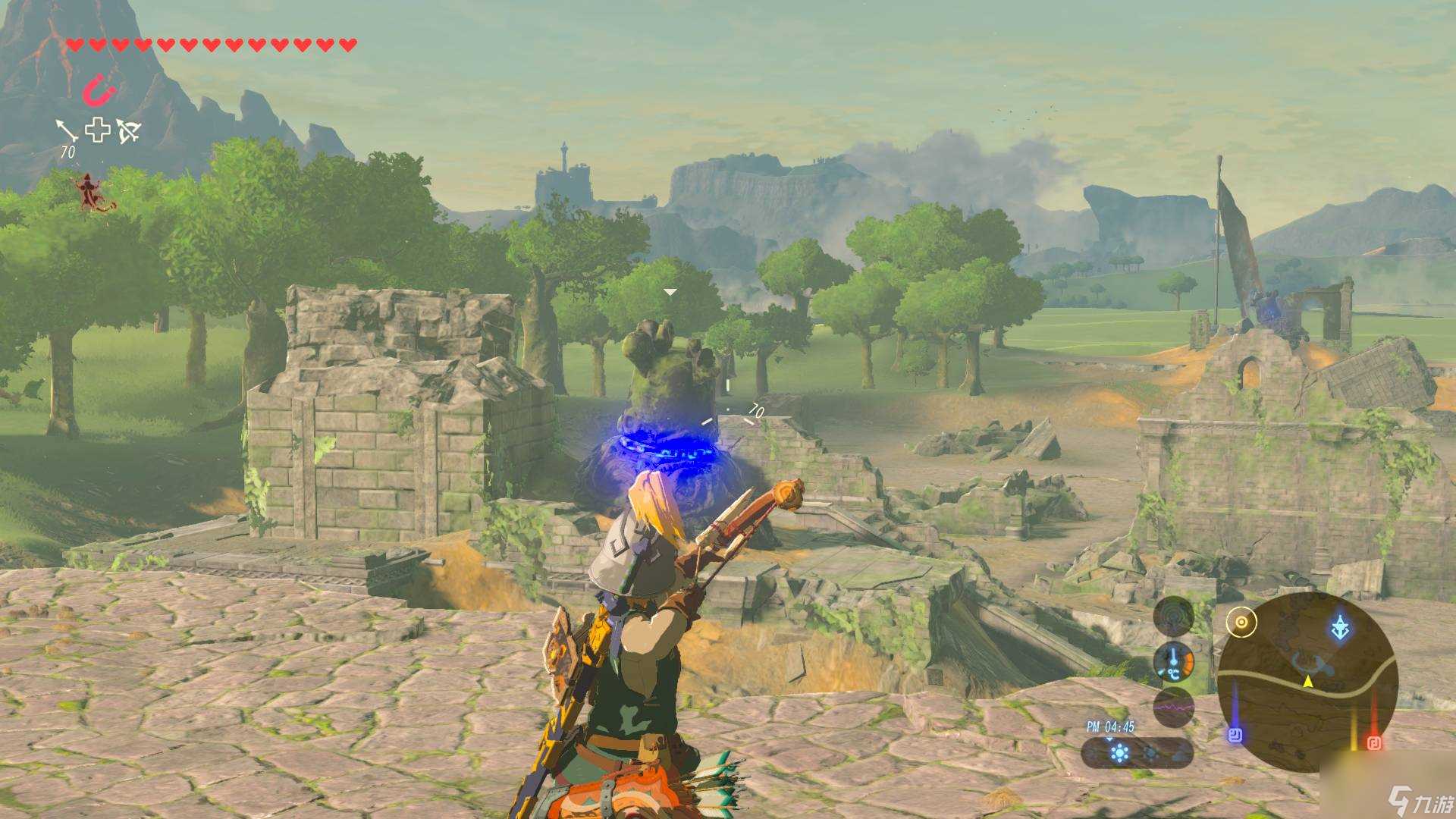The height and width of the screenshot is (819, 1456).
Task: Click the purple noise meter circle
Action: point(1173,708)
